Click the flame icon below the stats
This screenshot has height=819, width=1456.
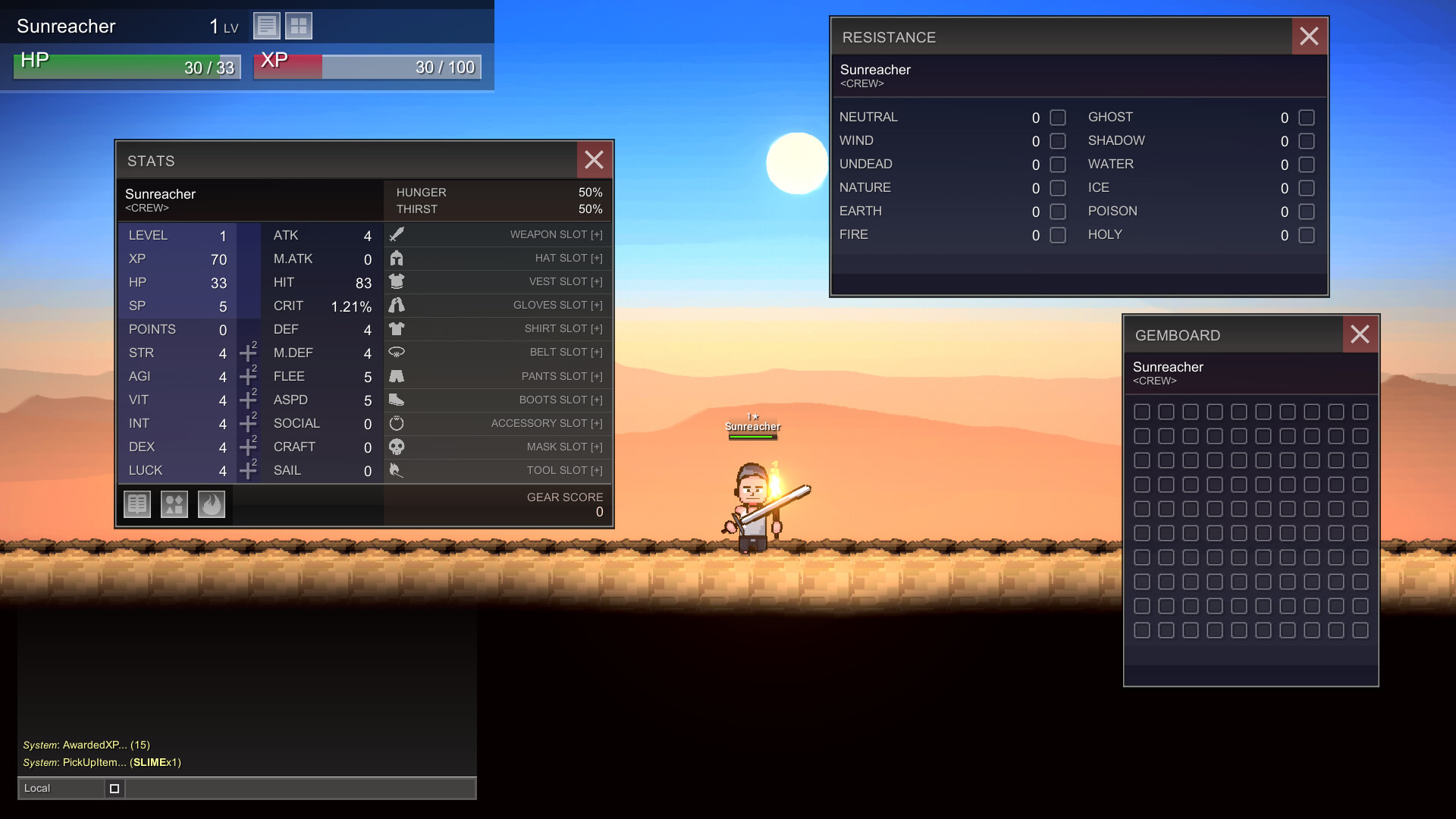click(212, 504)
